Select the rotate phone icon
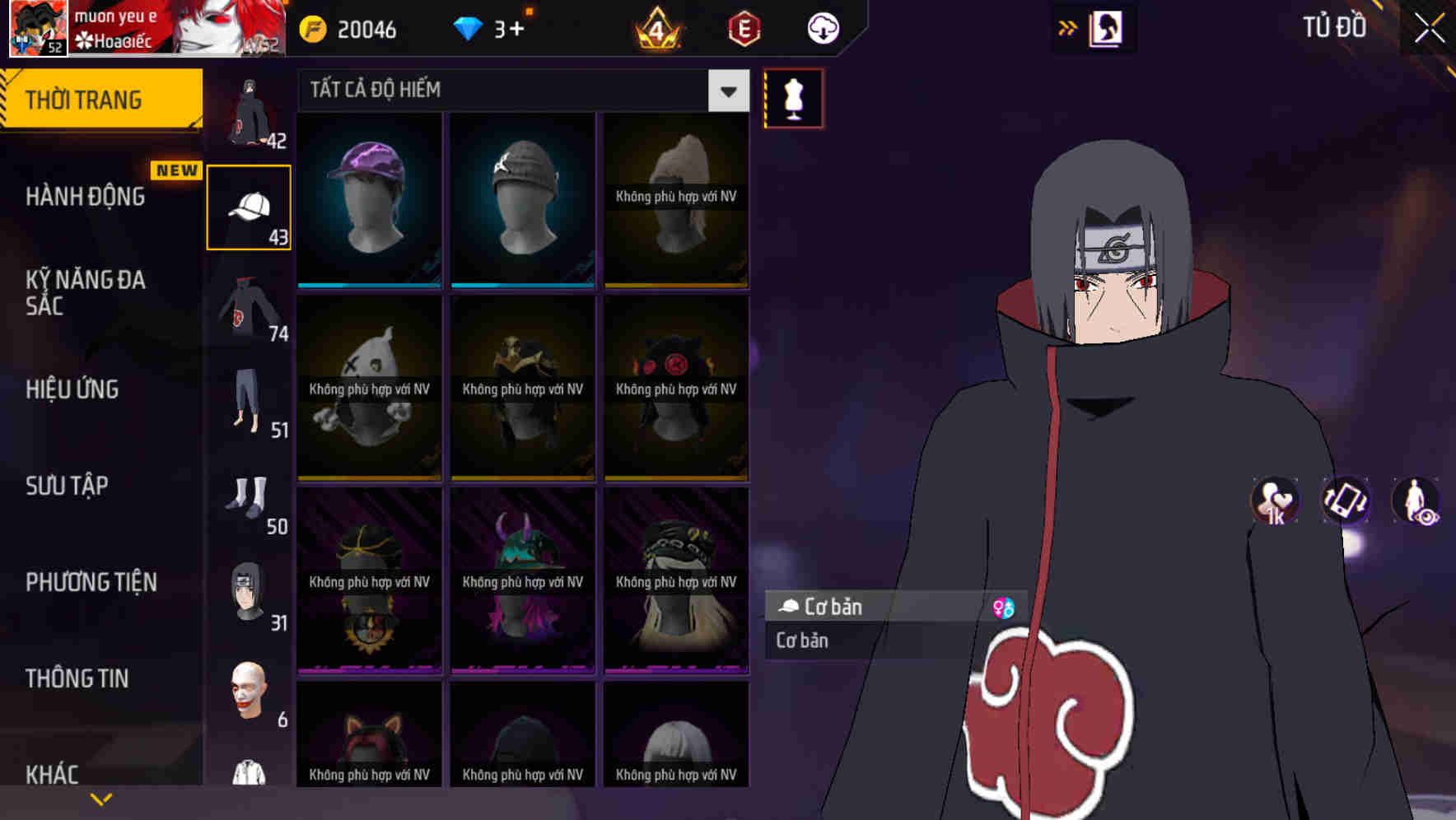 1345,502
